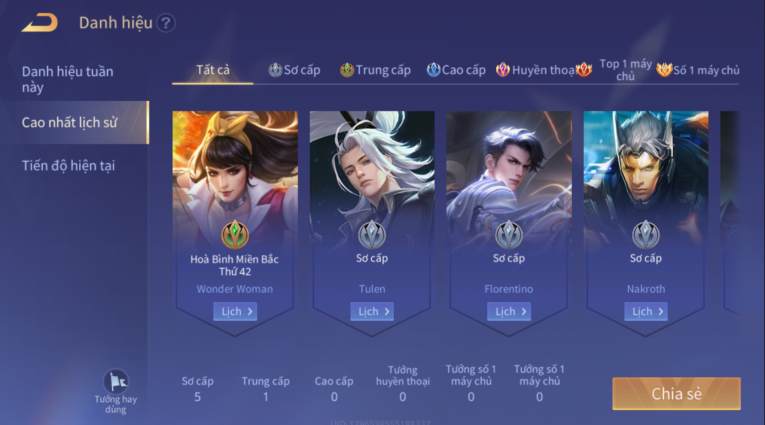Open Lịch button under Wonder Woman
The width and height of the screenshot is (765, 425).
click(235, 312)
